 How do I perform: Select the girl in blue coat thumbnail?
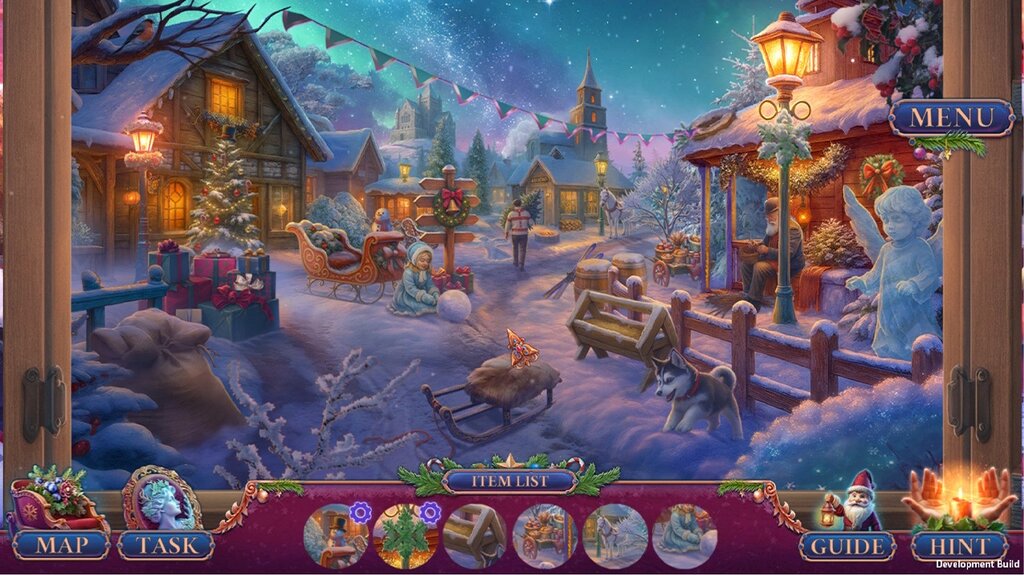[684, 535]
